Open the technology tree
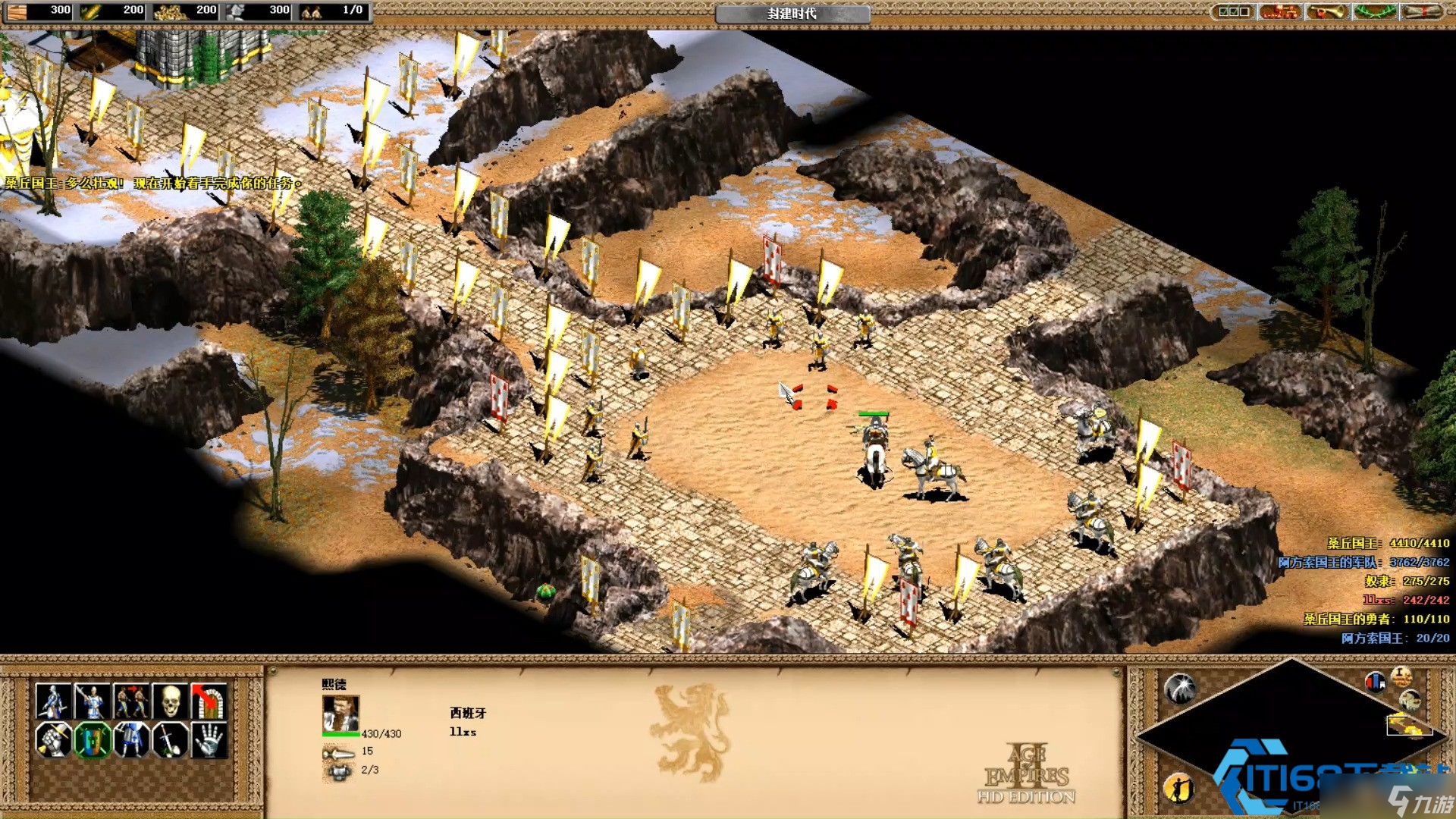 coord(1280,11)
